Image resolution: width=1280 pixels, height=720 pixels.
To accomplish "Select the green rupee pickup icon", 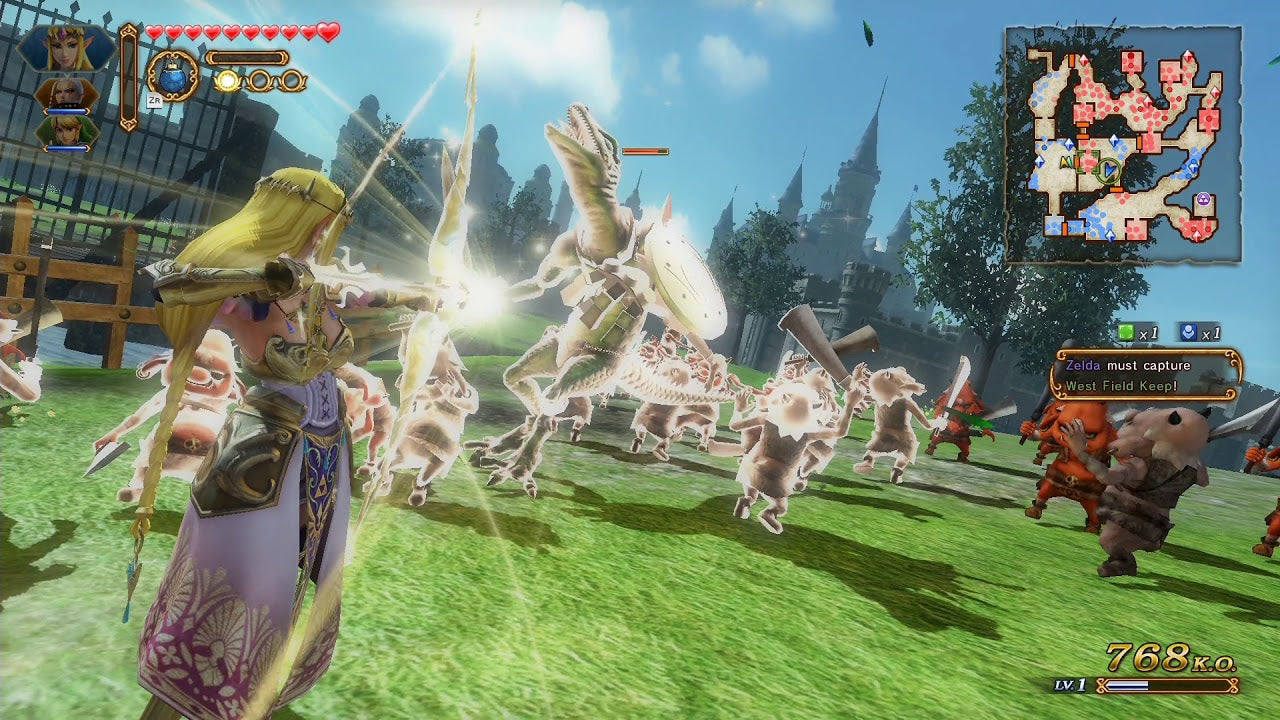I will click(x=1127, y=333).
